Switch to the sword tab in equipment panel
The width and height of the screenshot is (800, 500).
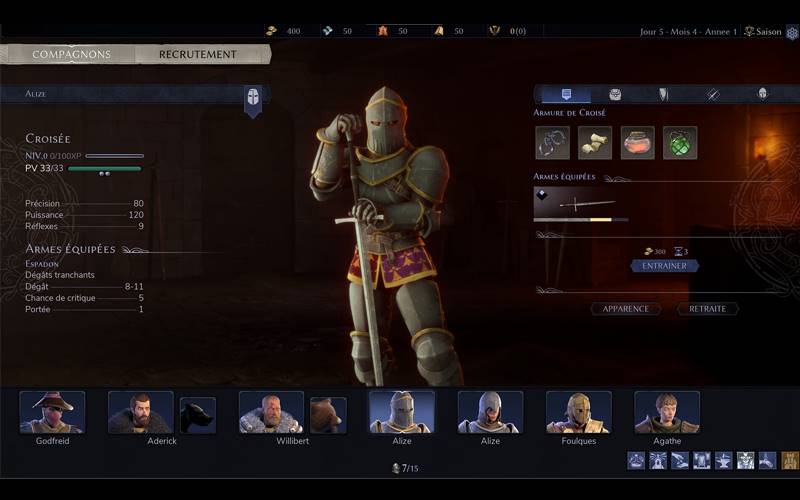(x=713, y=94)
